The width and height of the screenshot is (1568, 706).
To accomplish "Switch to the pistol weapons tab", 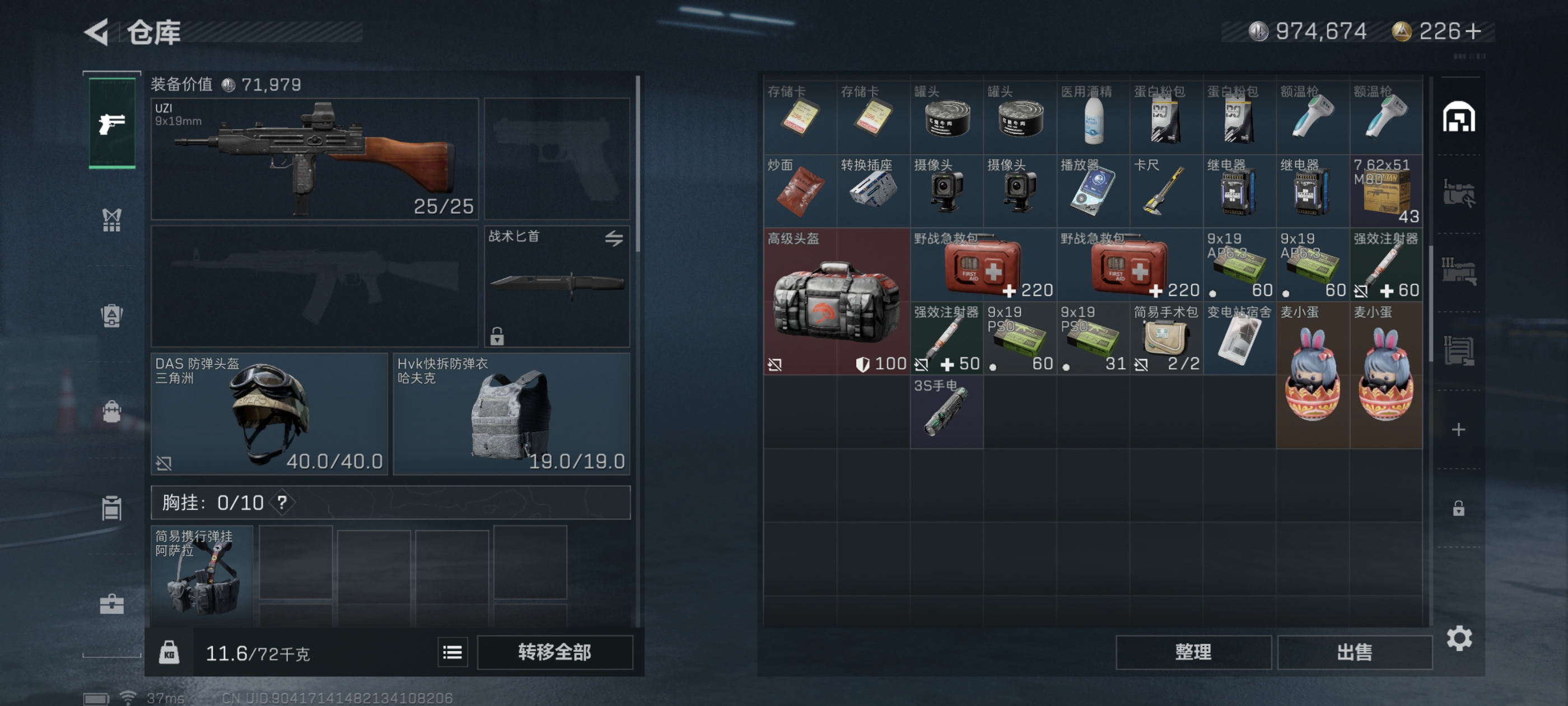I will [x=112, y=123].
